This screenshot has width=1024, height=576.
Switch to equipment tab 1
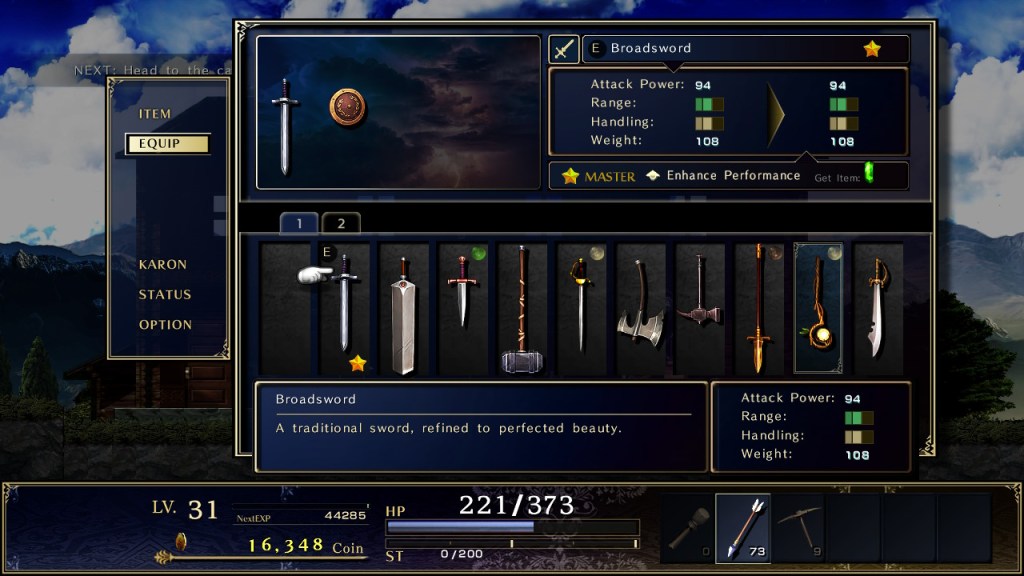pos(299,223)
